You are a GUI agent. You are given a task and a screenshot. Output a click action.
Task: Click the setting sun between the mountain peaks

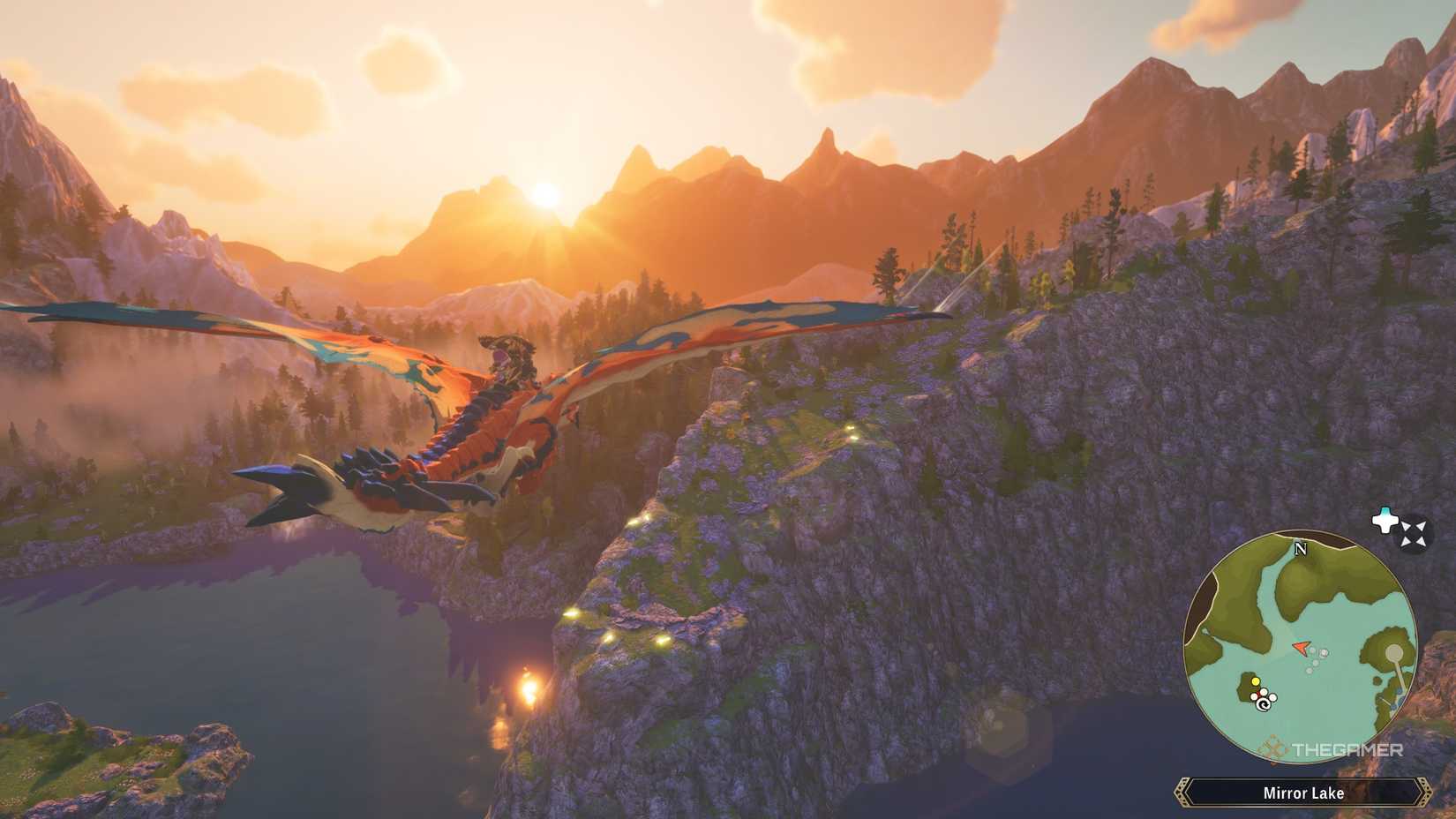pos(547,197)
